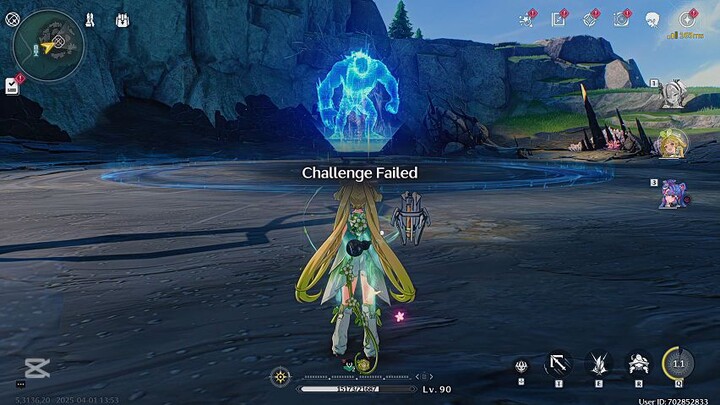
Task: Open the white character head icon
Action: [653, 19]
